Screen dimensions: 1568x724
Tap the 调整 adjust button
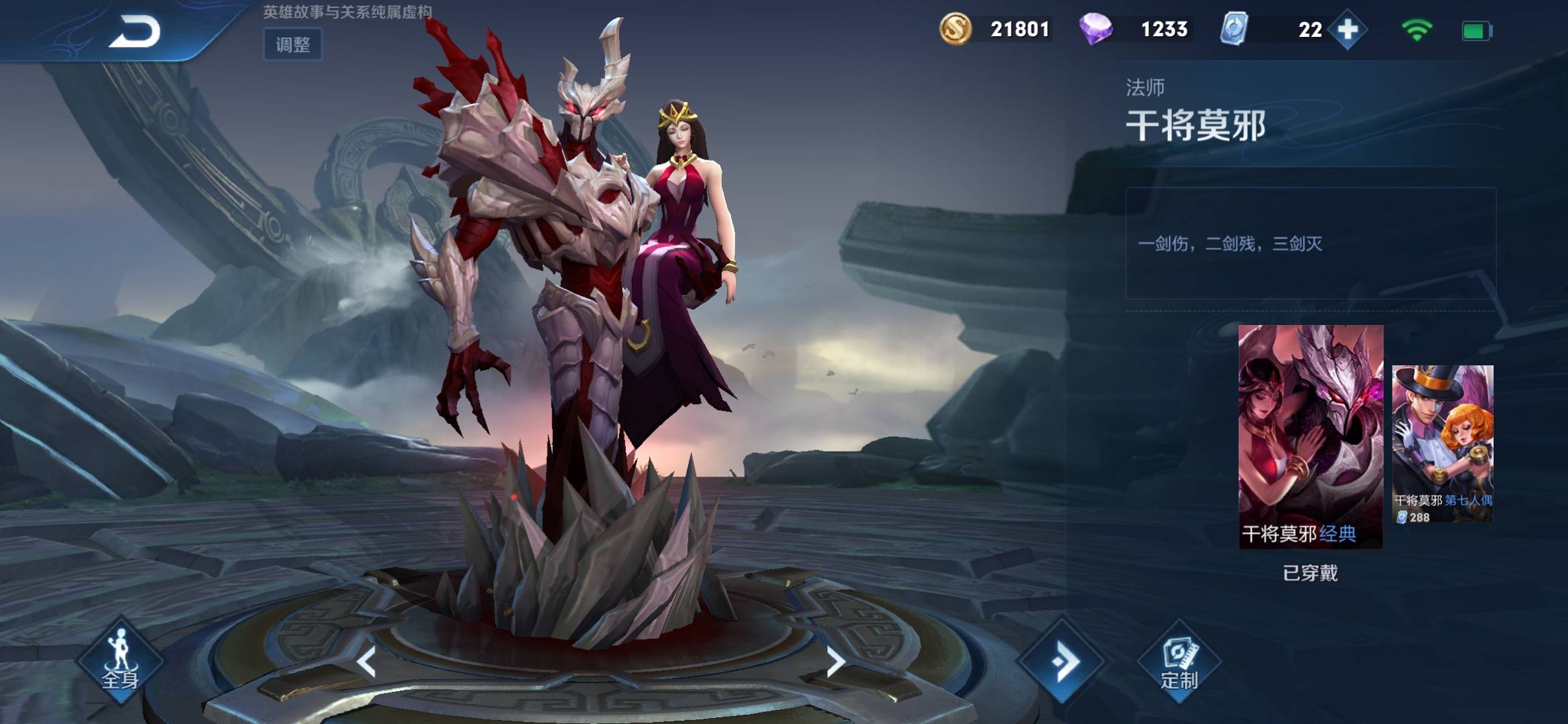[x=293, y=45]
